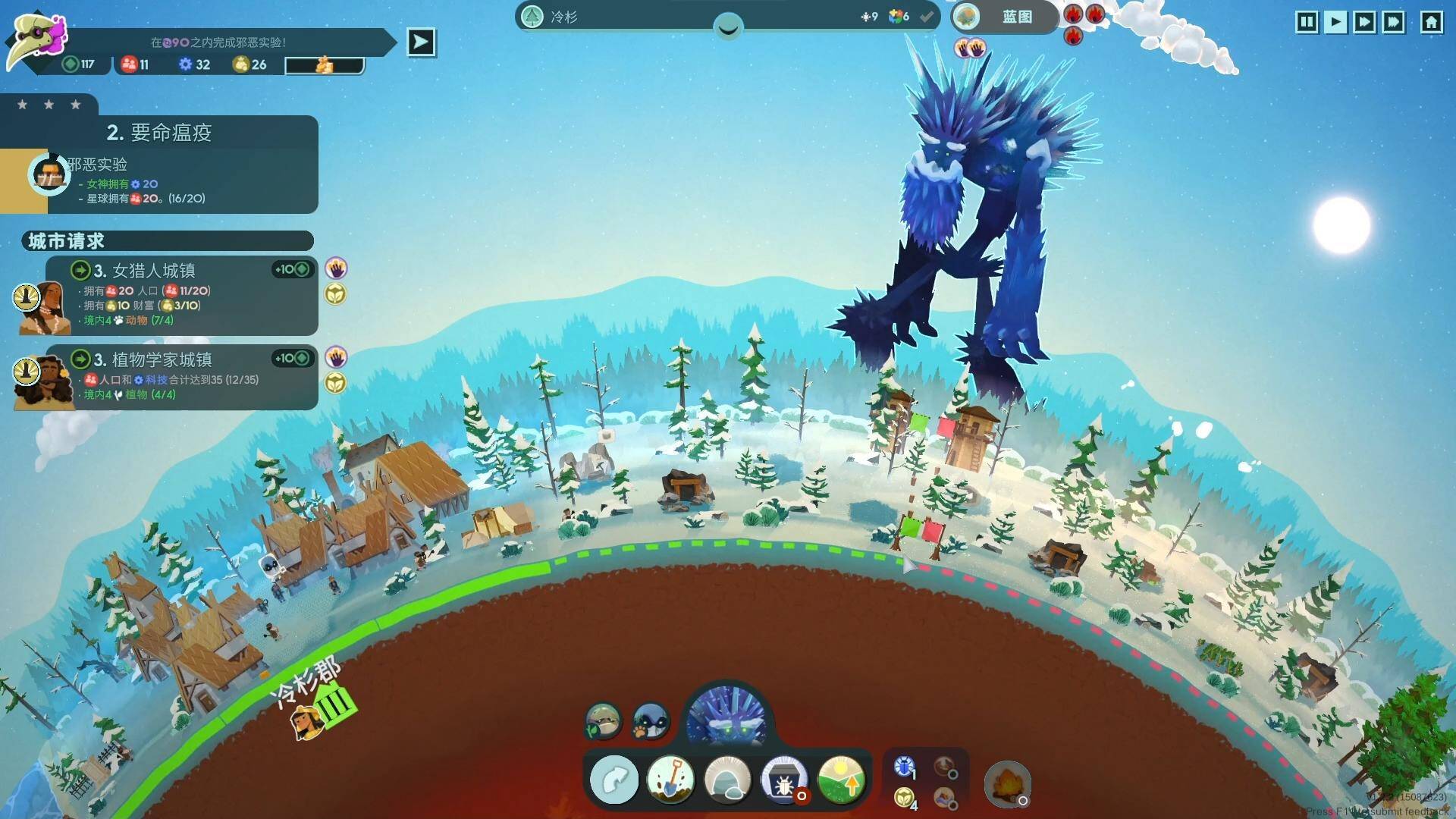Screen dimensions: 1456x819
Task: Click the arrow button beside the era banner
Action: click(x=421, y=42)
